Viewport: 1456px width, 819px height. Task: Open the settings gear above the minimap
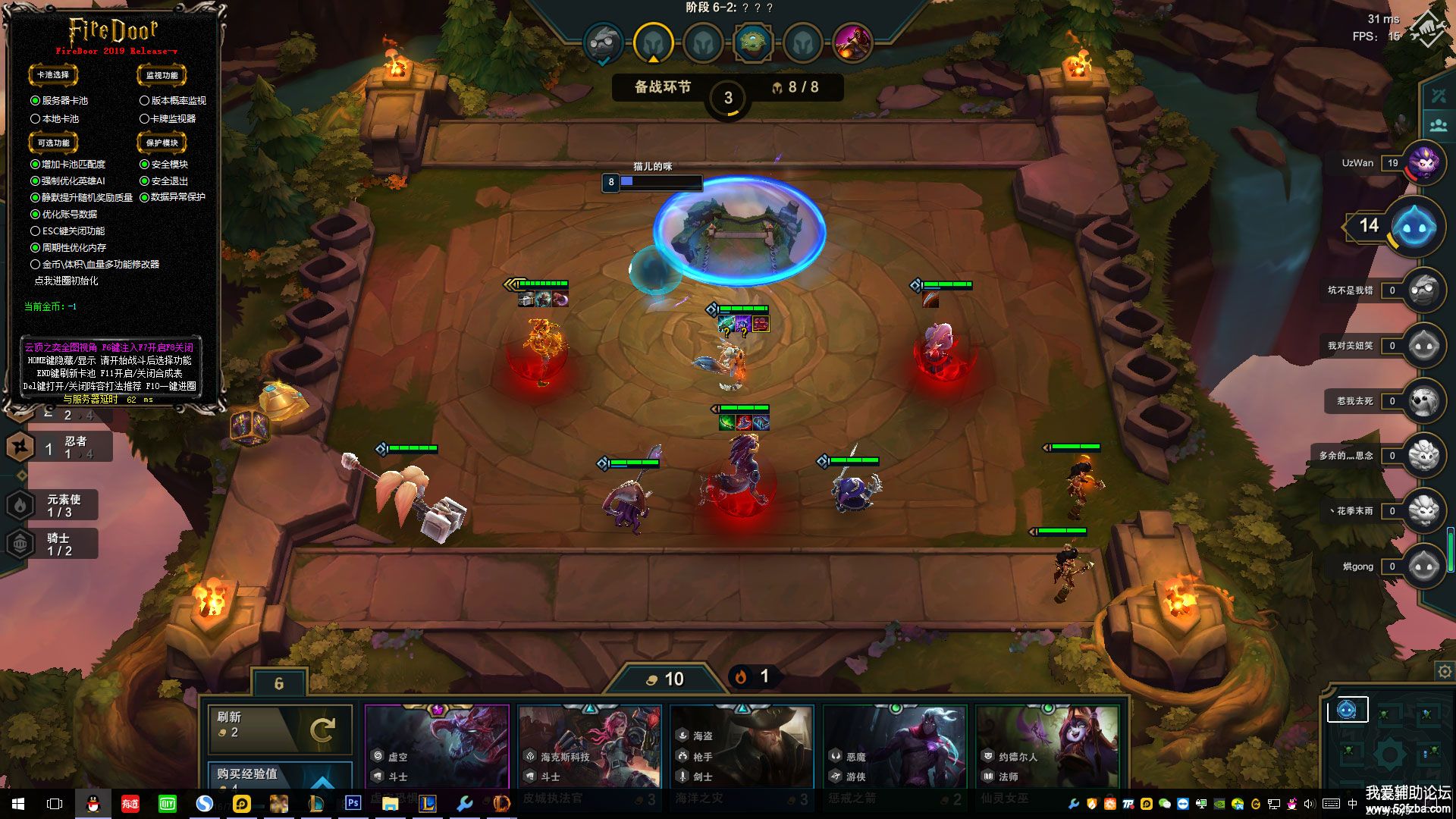[x=1445, y=672]
